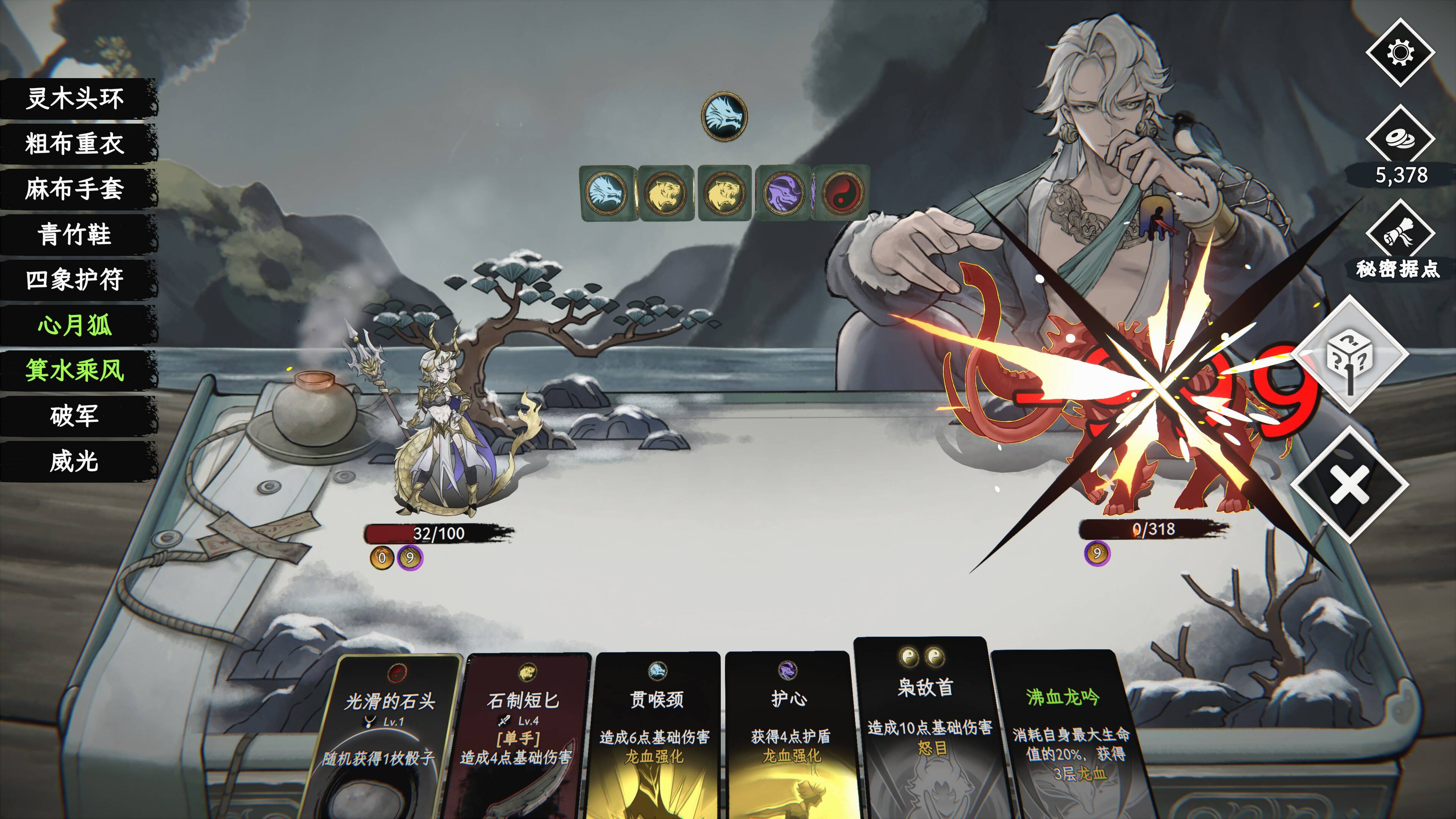Open the gear settings button
This screenshot has height=819, width=1456.
1400,53
